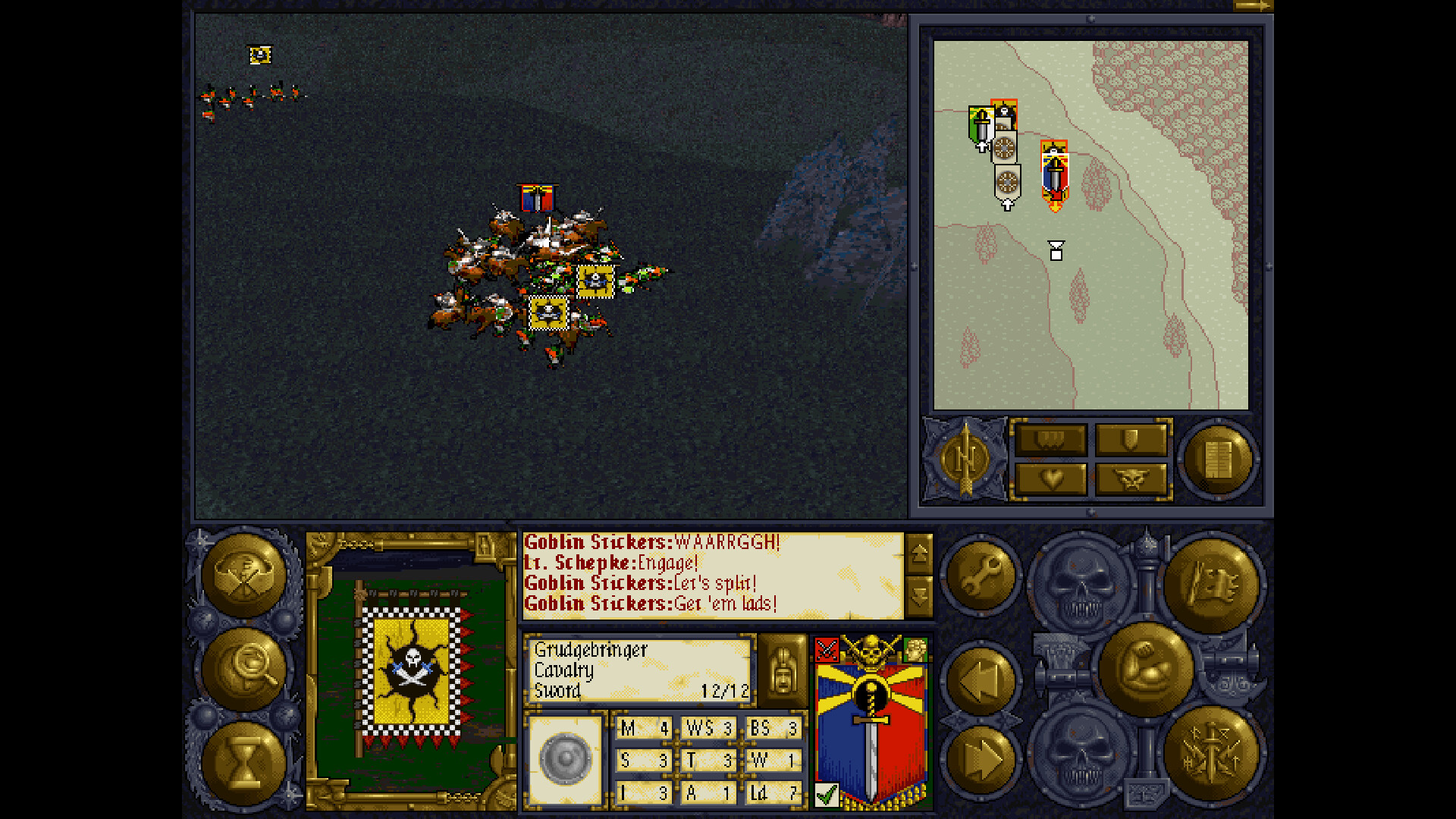Expand the monster-face panel under the minimap
The height and width of the screenshot is (819, 1456).
[x=1131, y=479]
